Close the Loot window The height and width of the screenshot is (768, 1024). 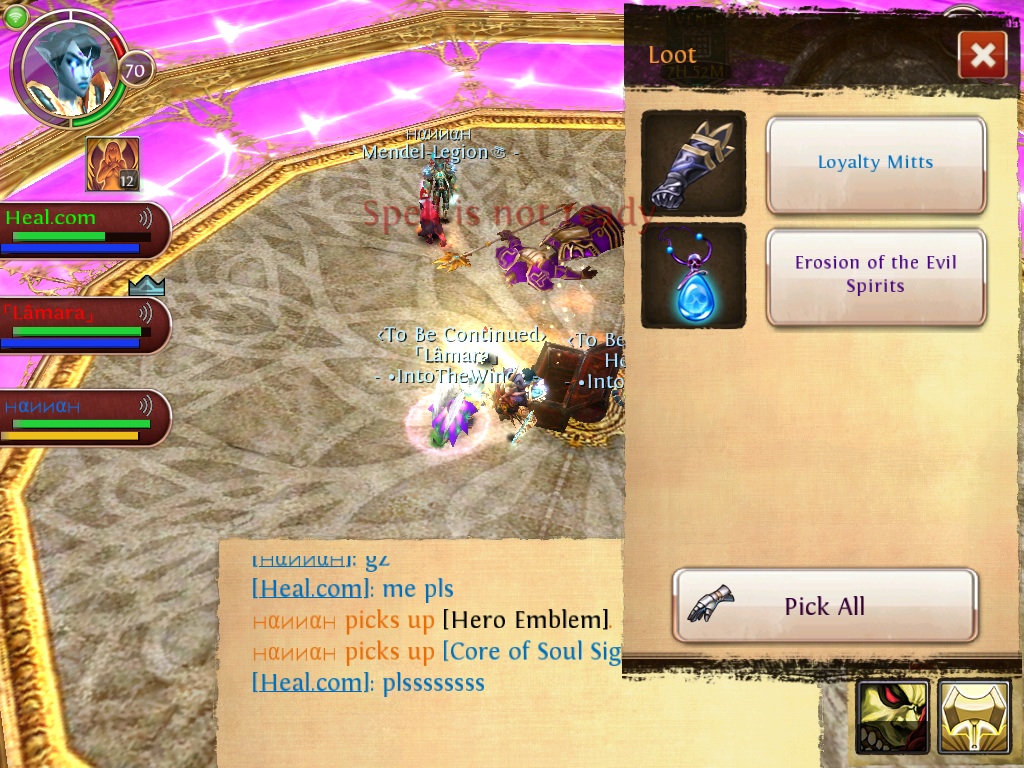[x=982, y=55]
